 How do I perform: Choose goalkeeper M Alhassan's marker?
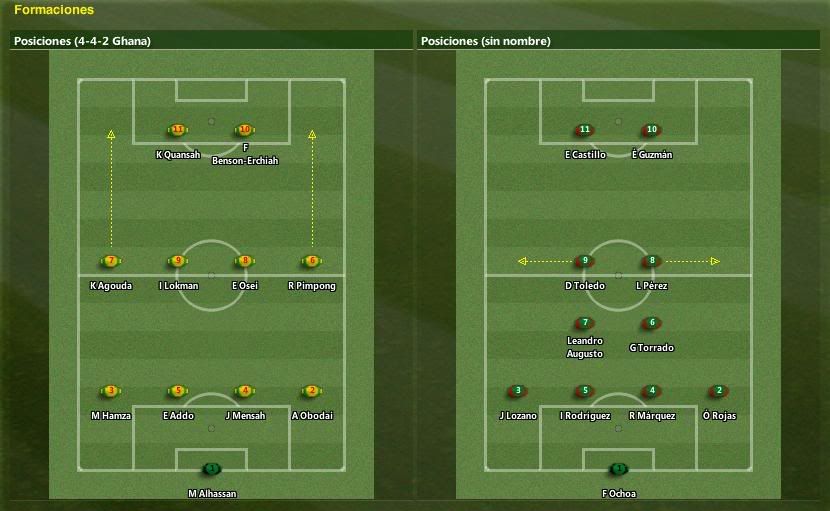pyautogui.click(x=211, y=468)
